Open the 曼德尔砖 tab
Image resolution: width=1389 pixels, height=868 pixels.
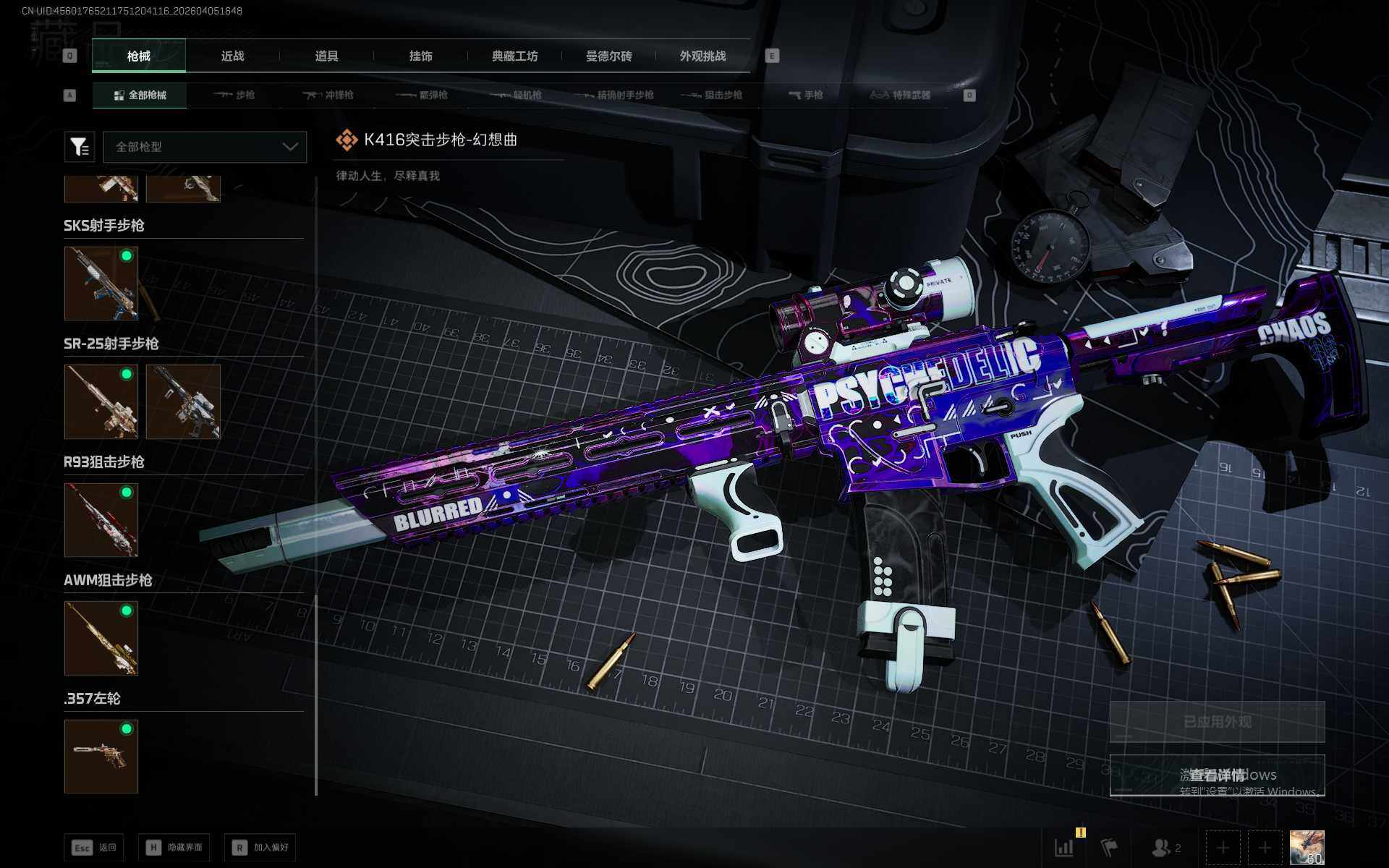tap(608, 56)
